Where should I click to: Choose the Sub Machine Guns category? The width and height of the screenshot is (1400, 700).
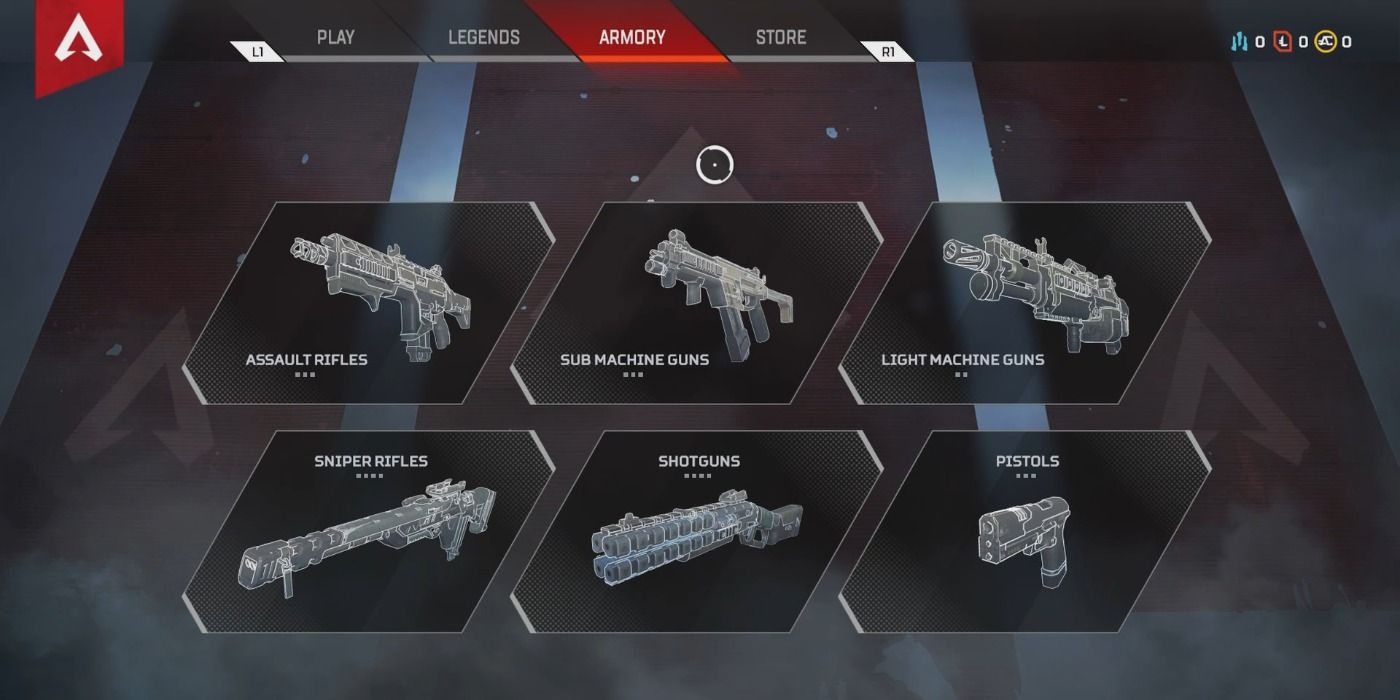click(x=696, y=303)
